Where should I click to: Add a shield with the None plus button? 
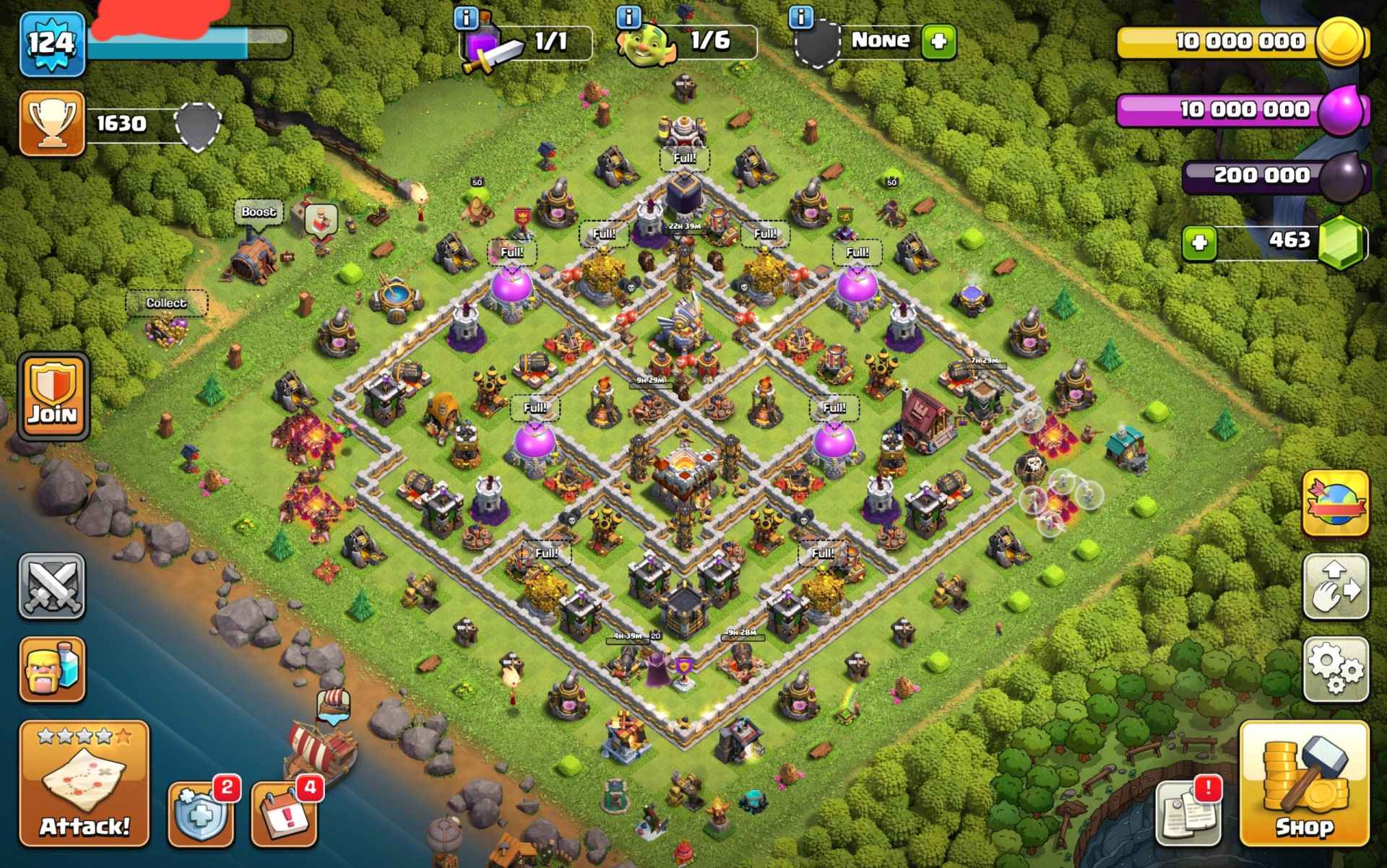938,40
